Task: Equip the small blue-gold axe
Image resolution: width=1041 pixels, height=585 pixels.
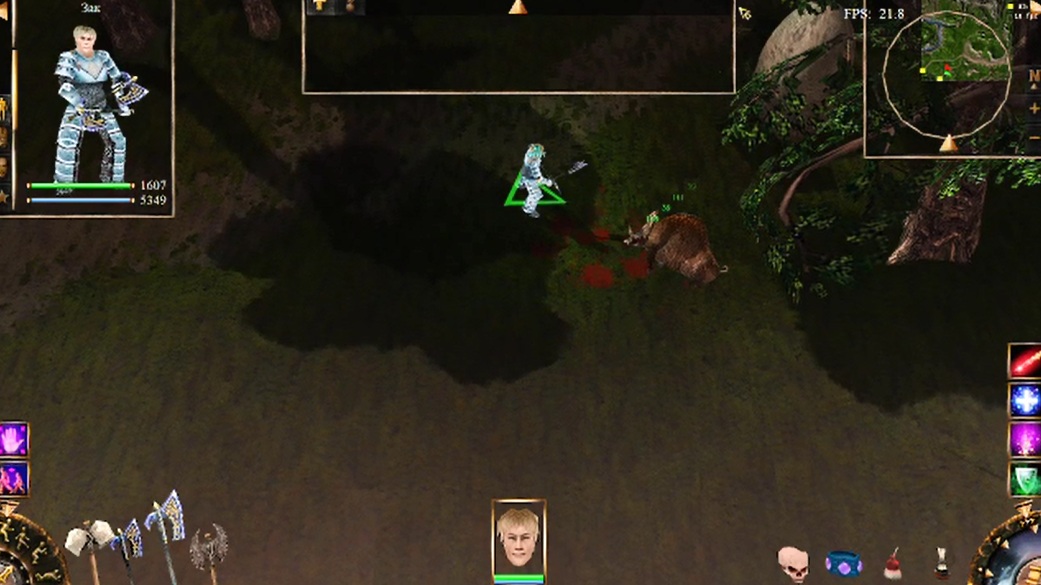Action: (128, 542)
